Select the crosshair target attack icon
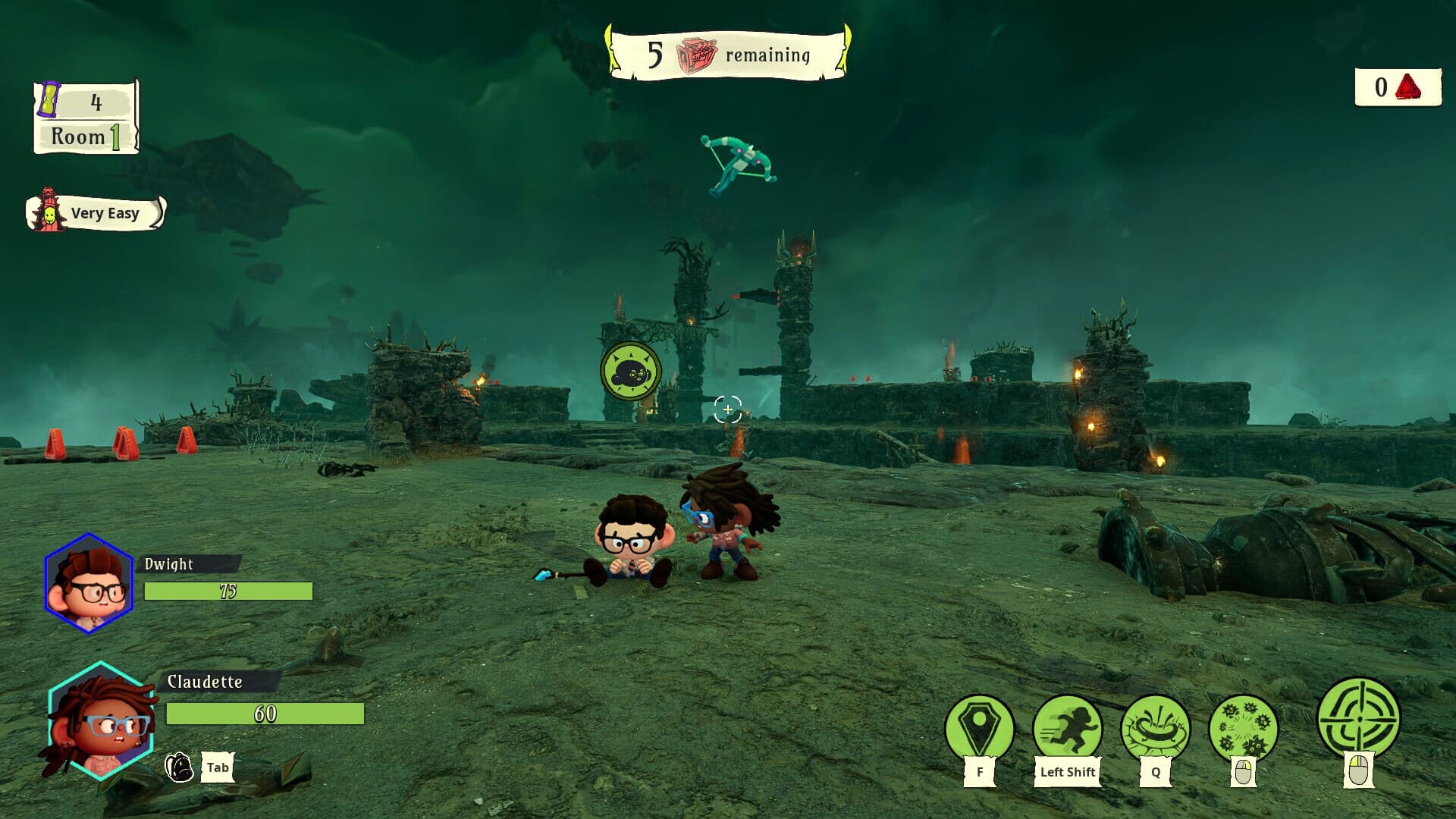This screenshot has width=1456, height=819. pyautogui.click(x=1358, y=717)
